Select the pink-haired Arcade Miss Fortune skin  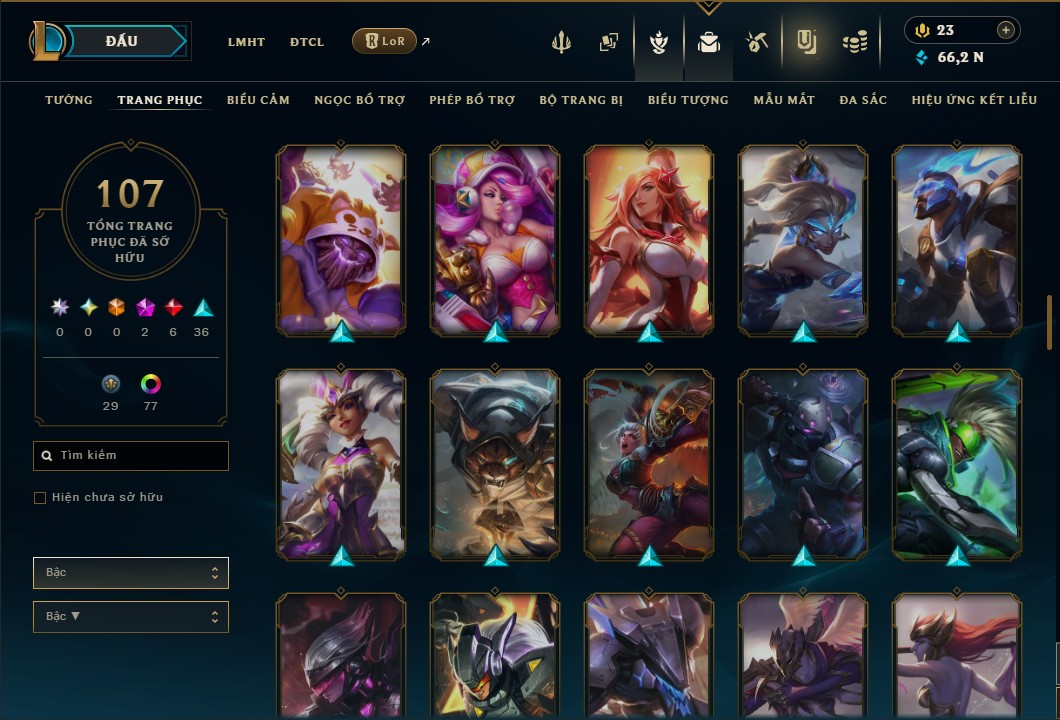[x=495, y=240]
